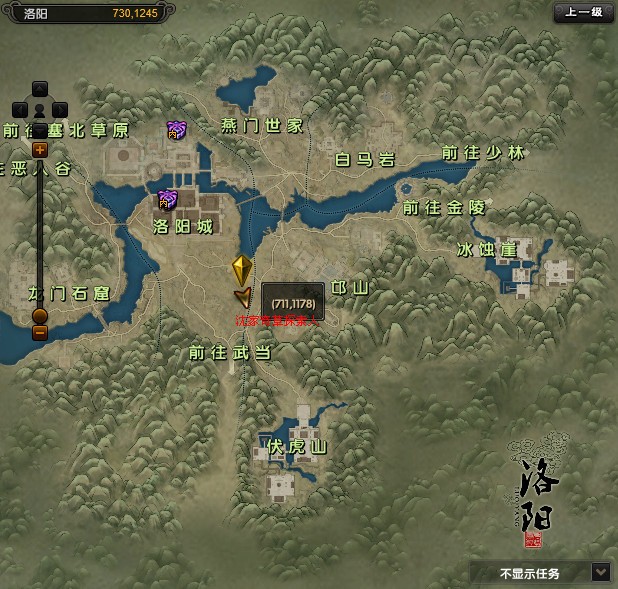Center the map on the player silhouette
Screen dimensions: 618x589
[x=40, y=108]
